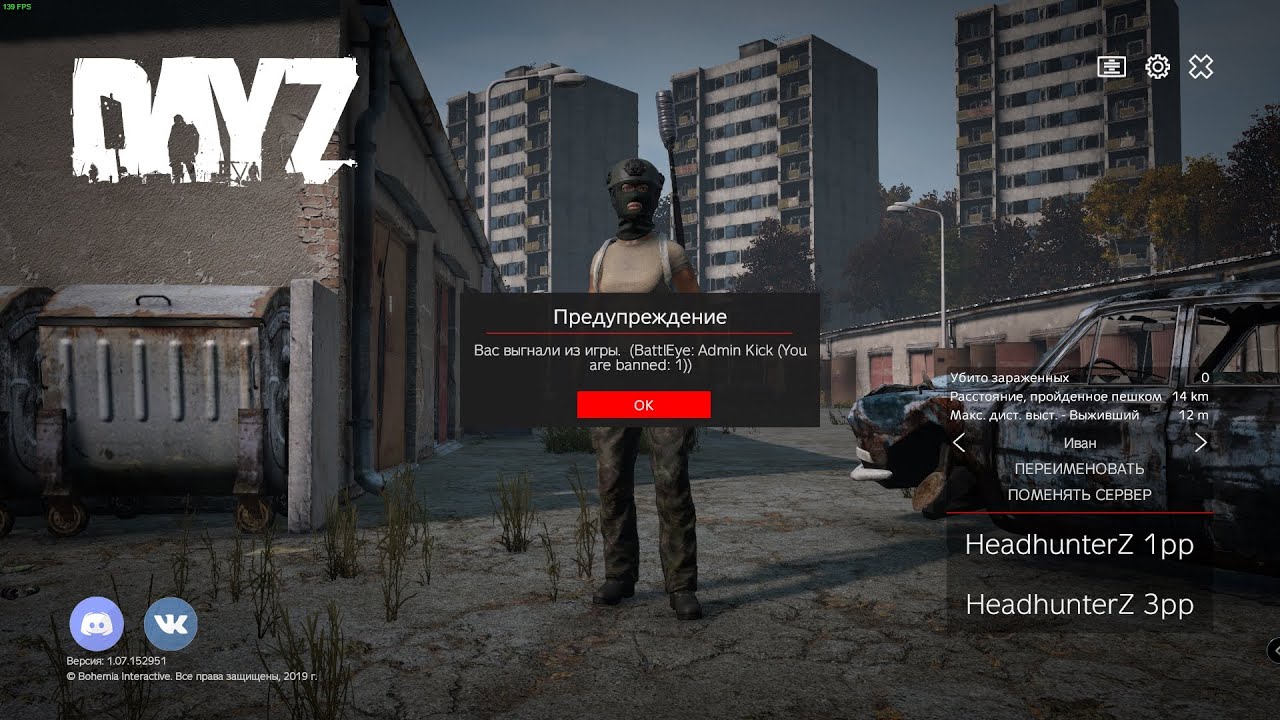Open the VK social link icon
This screenshot has width=1280, height=720.
[171, 625]
